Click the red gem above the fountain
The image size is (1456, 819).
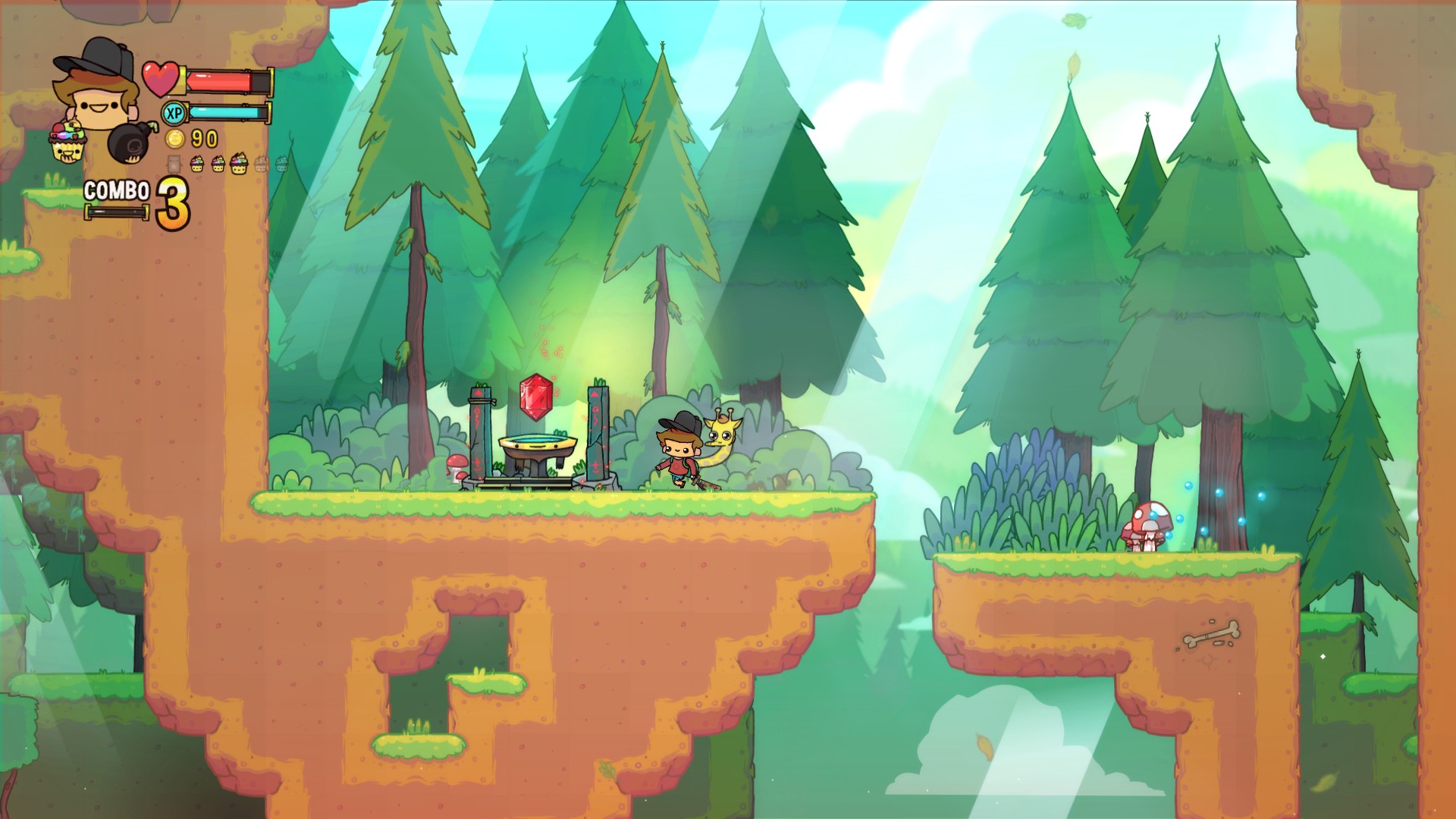pyautogui.click(x=535, y=398)
